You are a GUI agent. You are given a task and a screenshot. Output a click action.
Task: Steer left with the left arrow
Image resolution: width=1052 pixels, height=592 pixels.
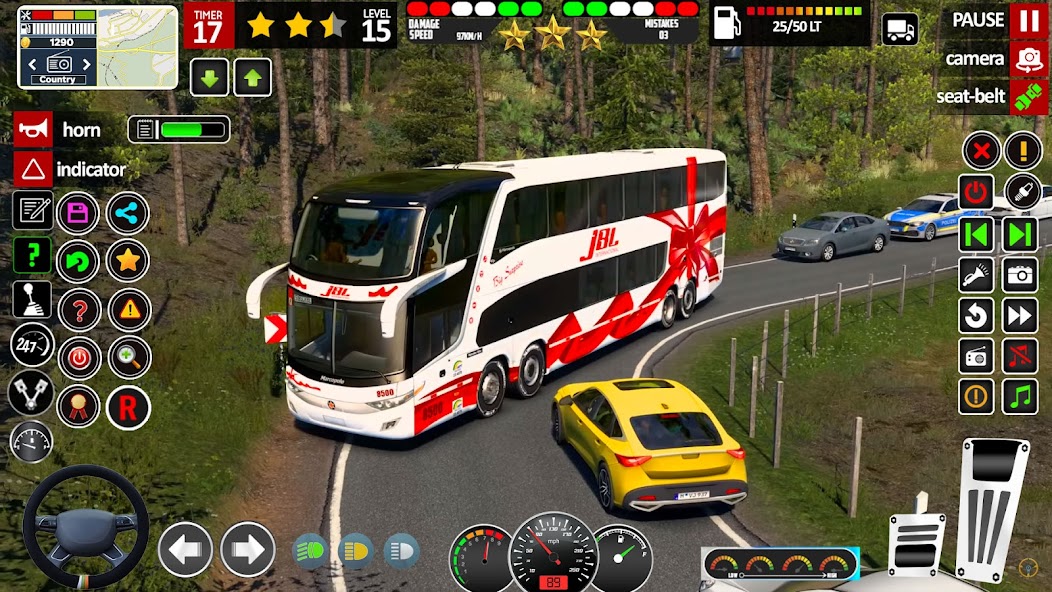186,549
